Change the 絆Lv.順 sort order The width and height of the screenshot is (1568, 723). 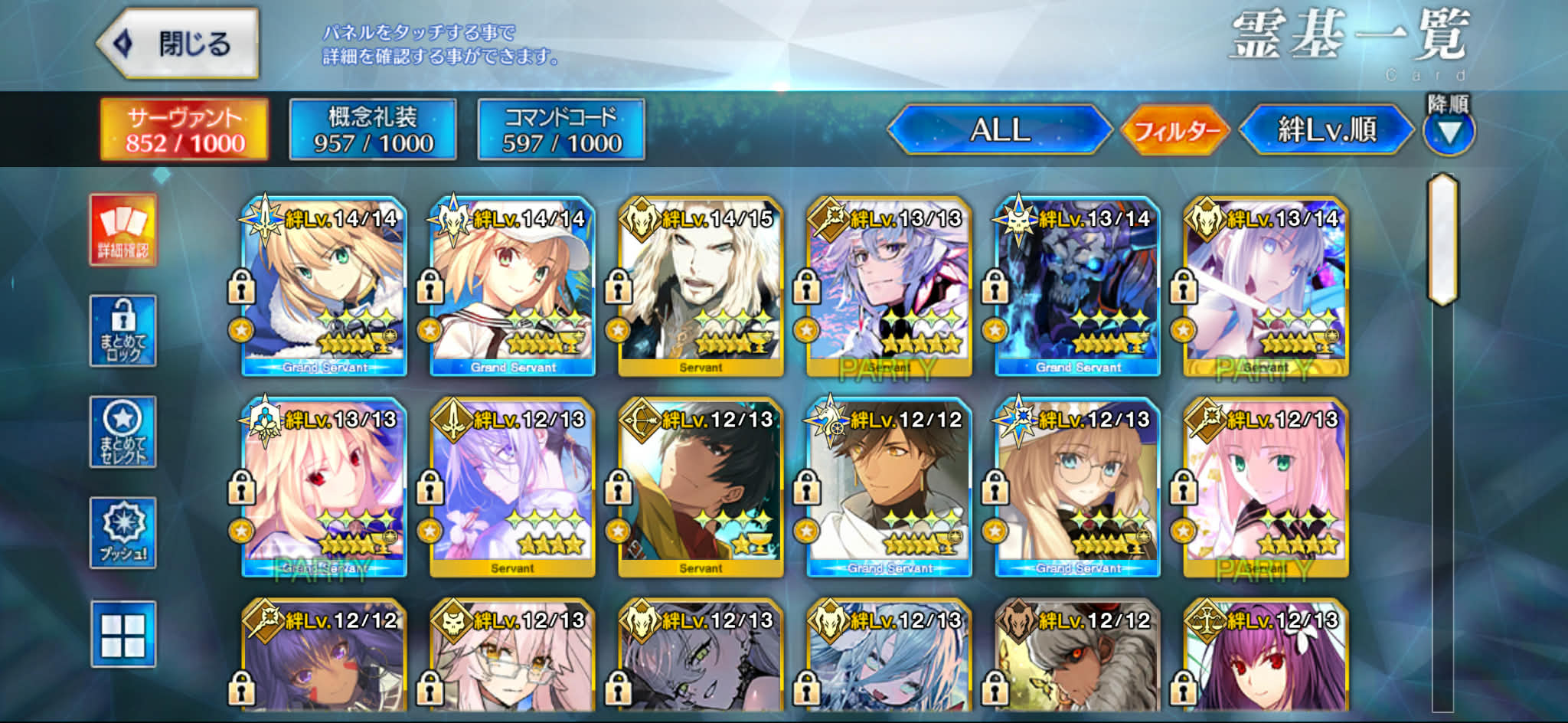coord(1326,129)
